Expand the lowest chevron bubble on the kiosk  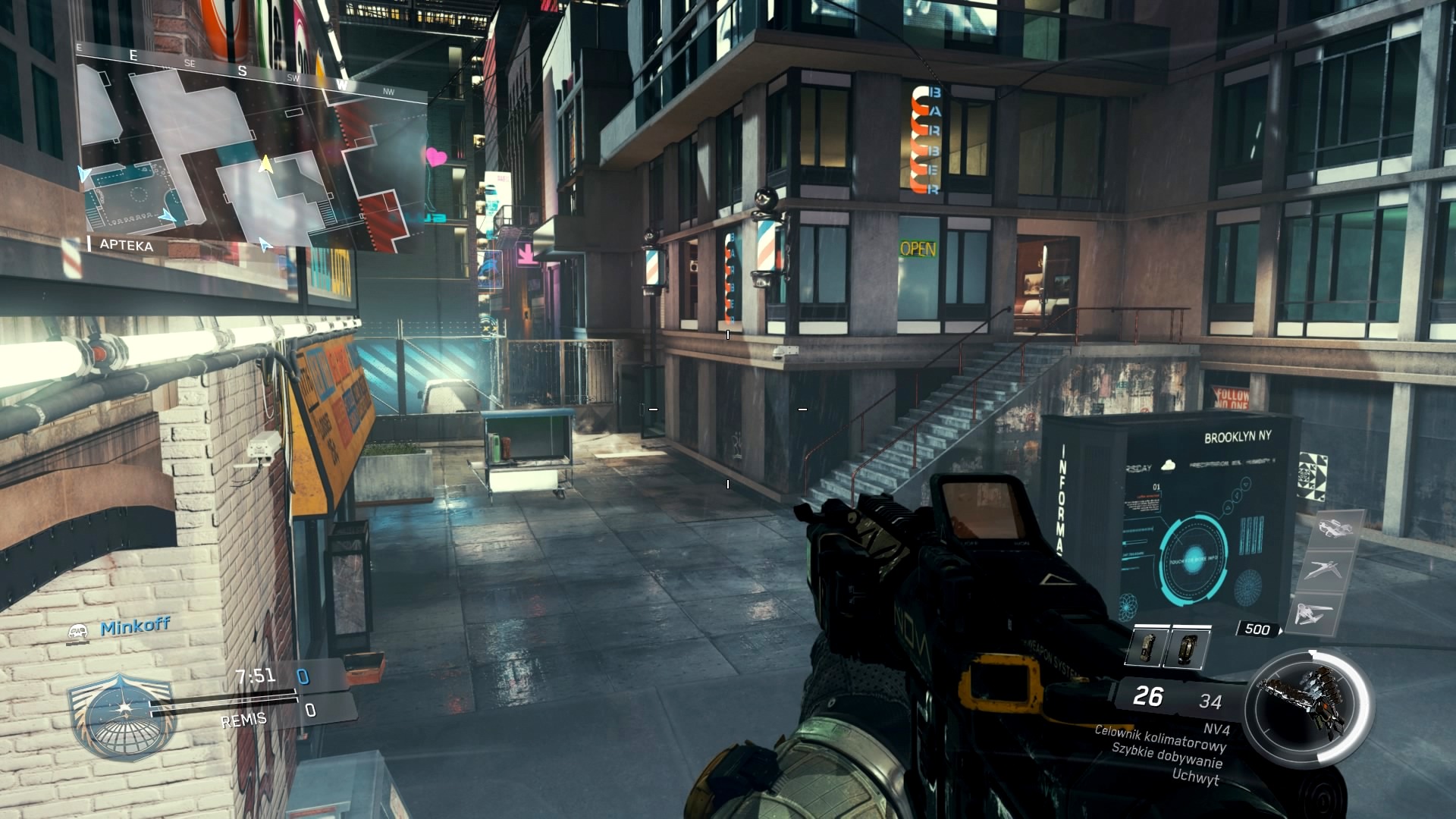tap(1228, 507)
